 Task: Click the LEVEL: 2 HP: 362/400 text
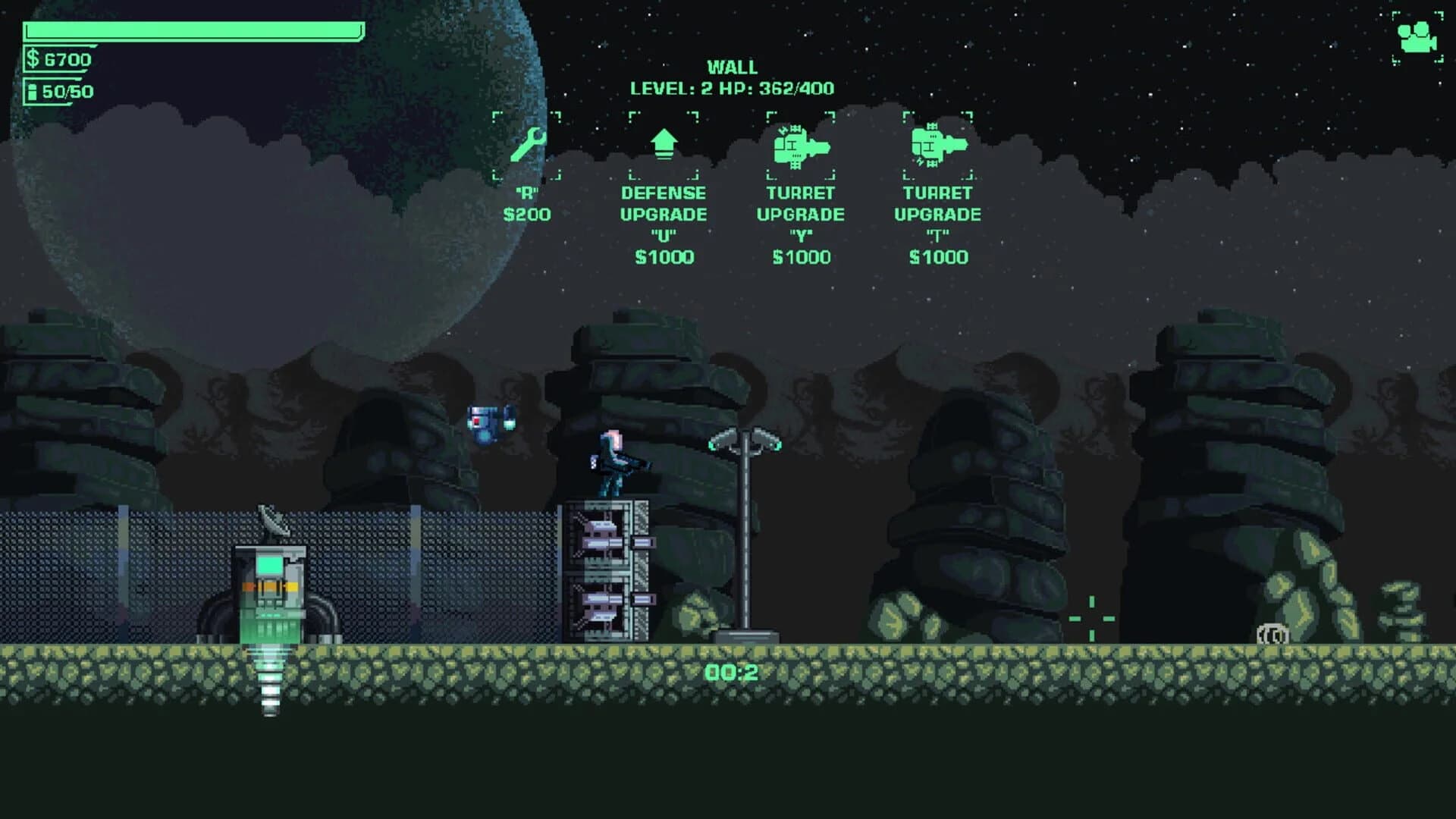tap(730, 88)
